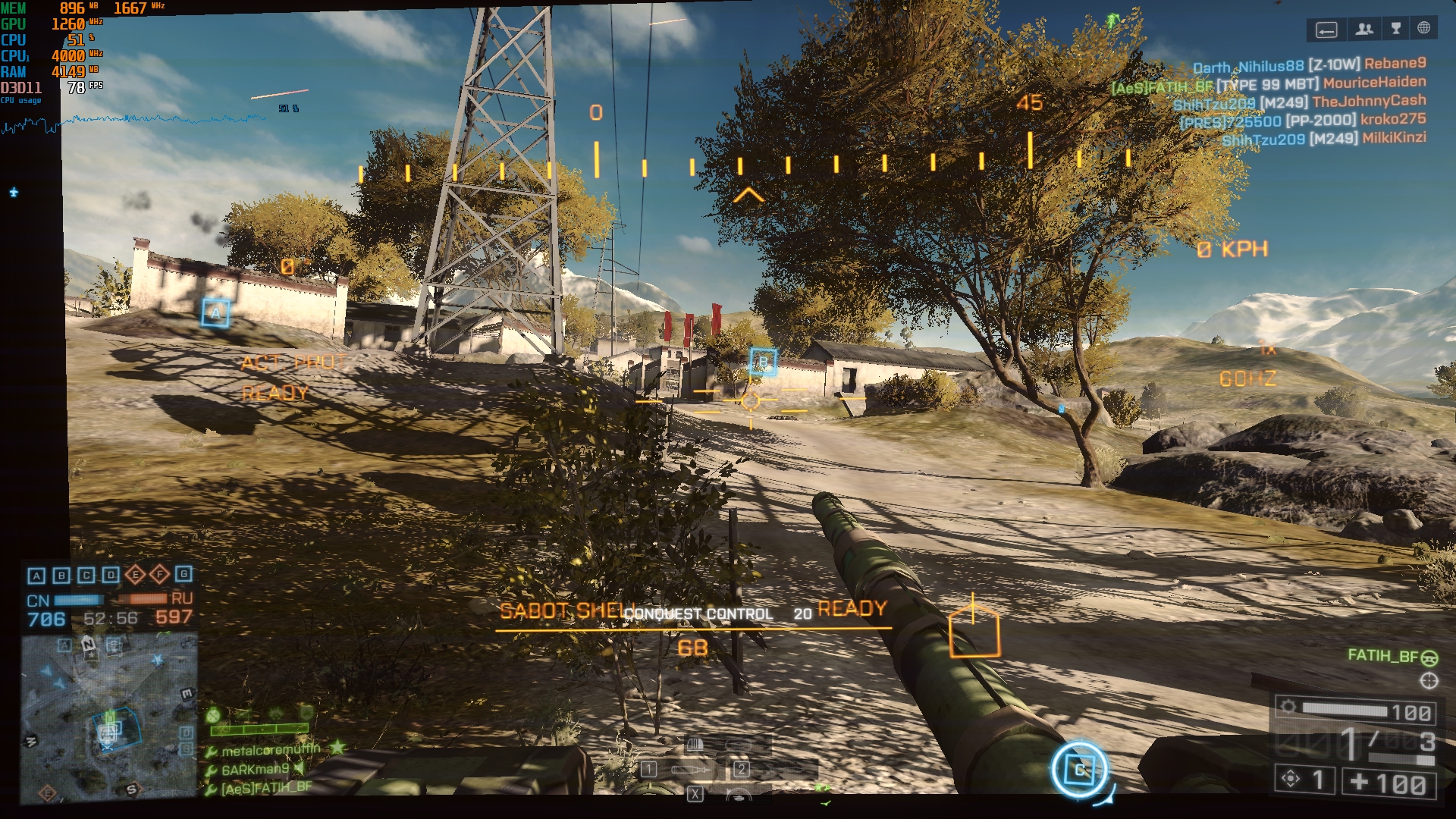Open the trophy scoreboard icon
This screenshot has width=1456, height=819.
[x=1396, y=29]
